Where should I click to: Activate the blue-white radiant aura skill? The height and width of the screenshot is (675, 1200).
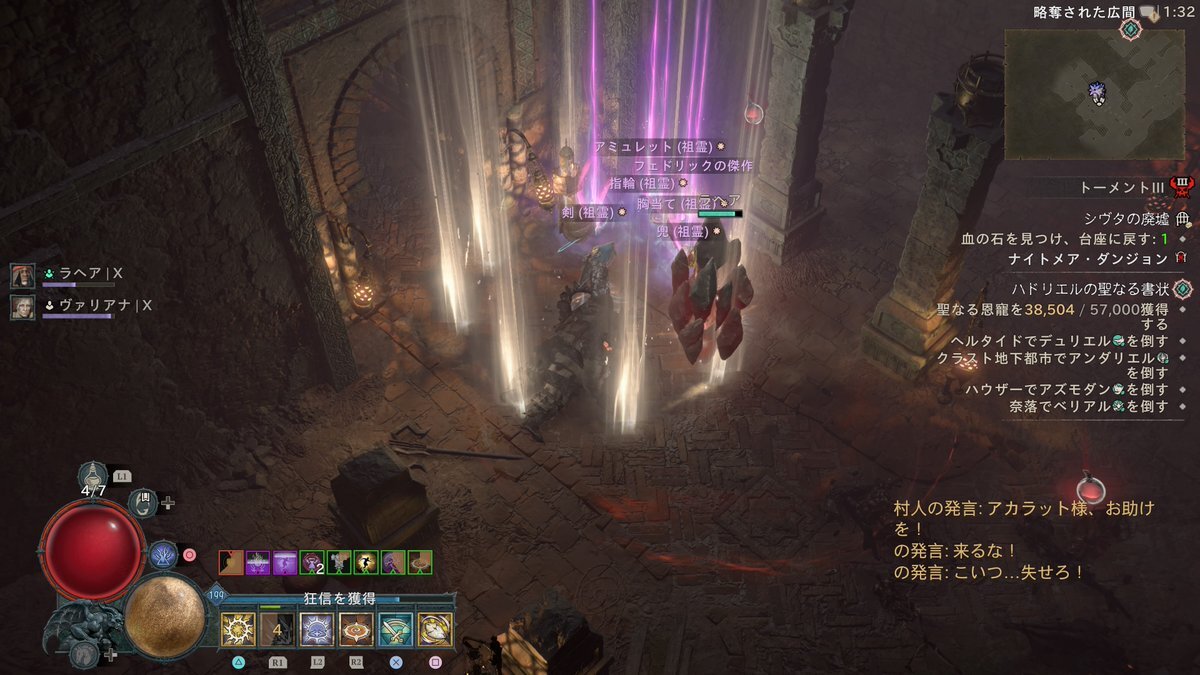[317, 629]
